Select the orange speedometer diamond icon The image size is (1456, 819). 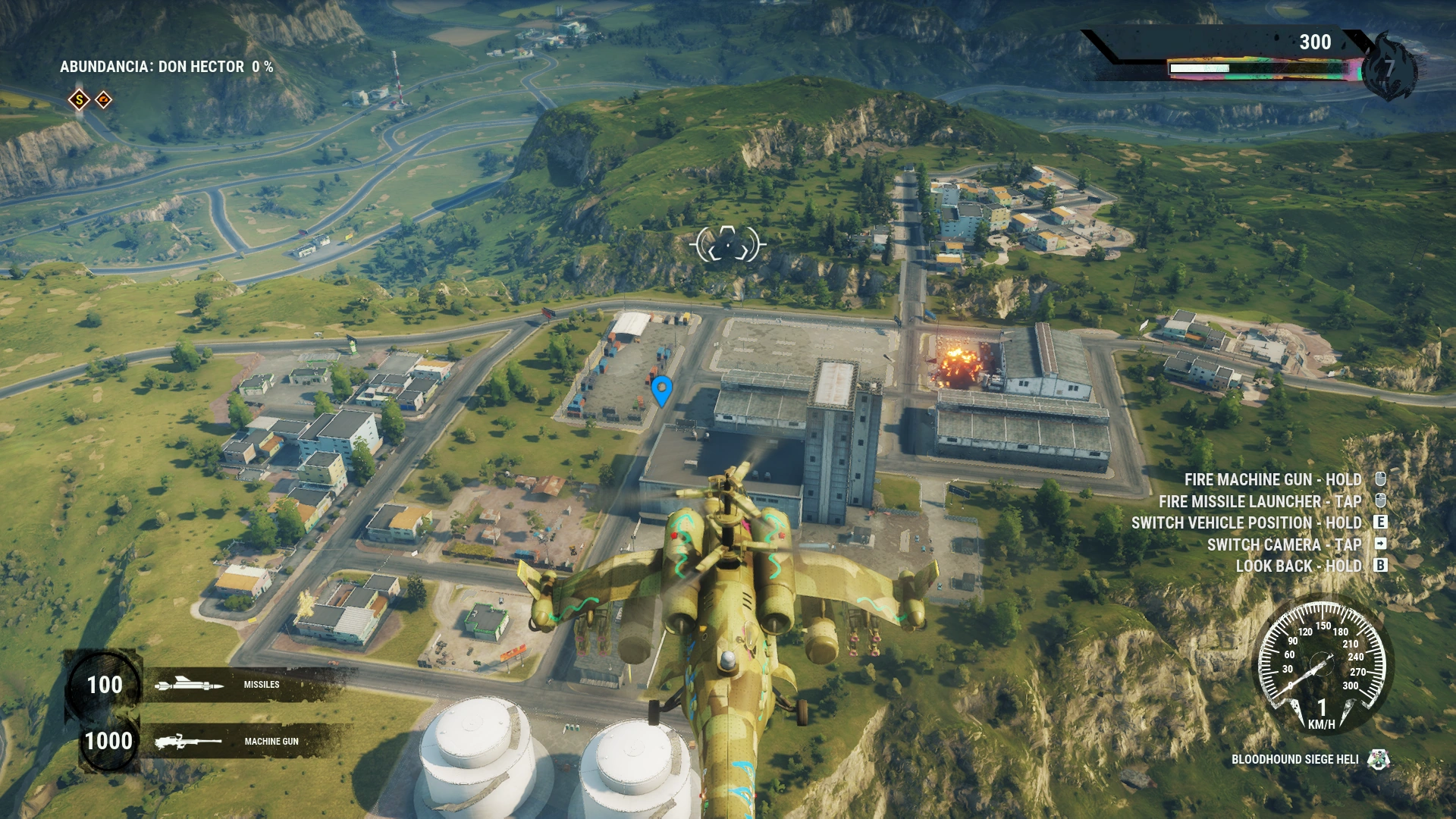click(104, 99)
